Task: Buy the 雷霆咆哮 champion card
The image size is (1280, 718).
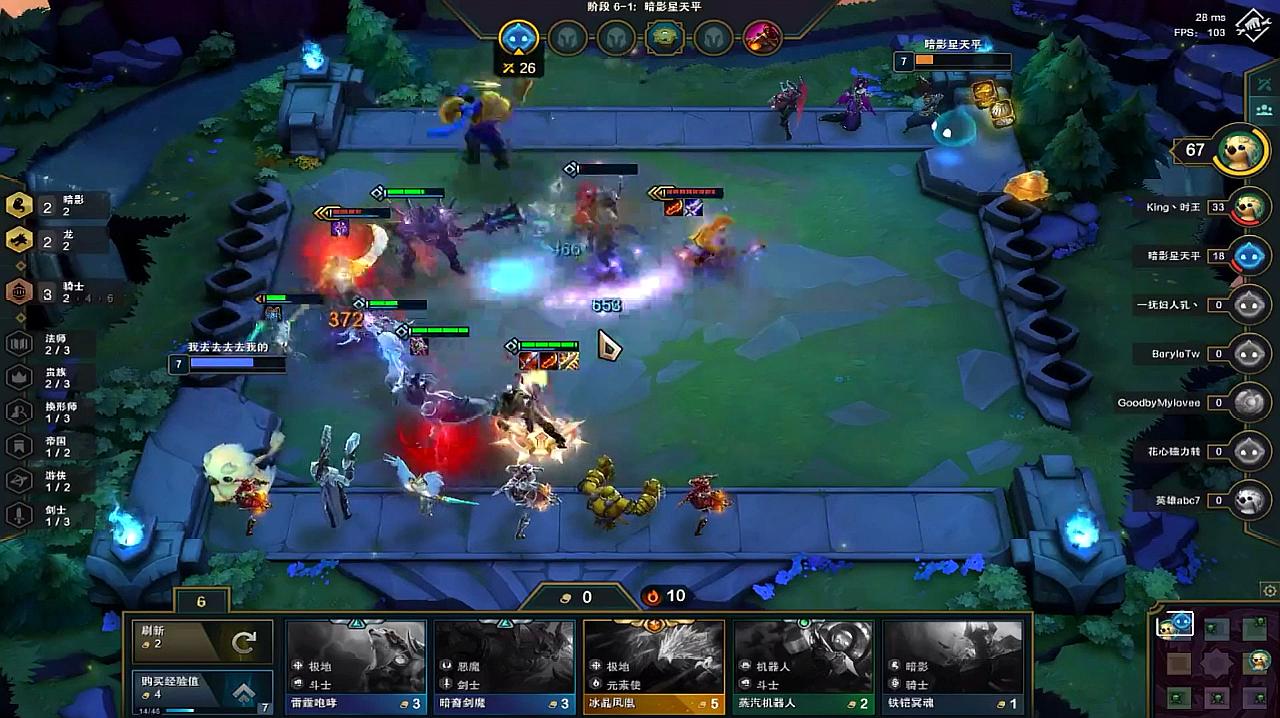Action: click(357, 667)
